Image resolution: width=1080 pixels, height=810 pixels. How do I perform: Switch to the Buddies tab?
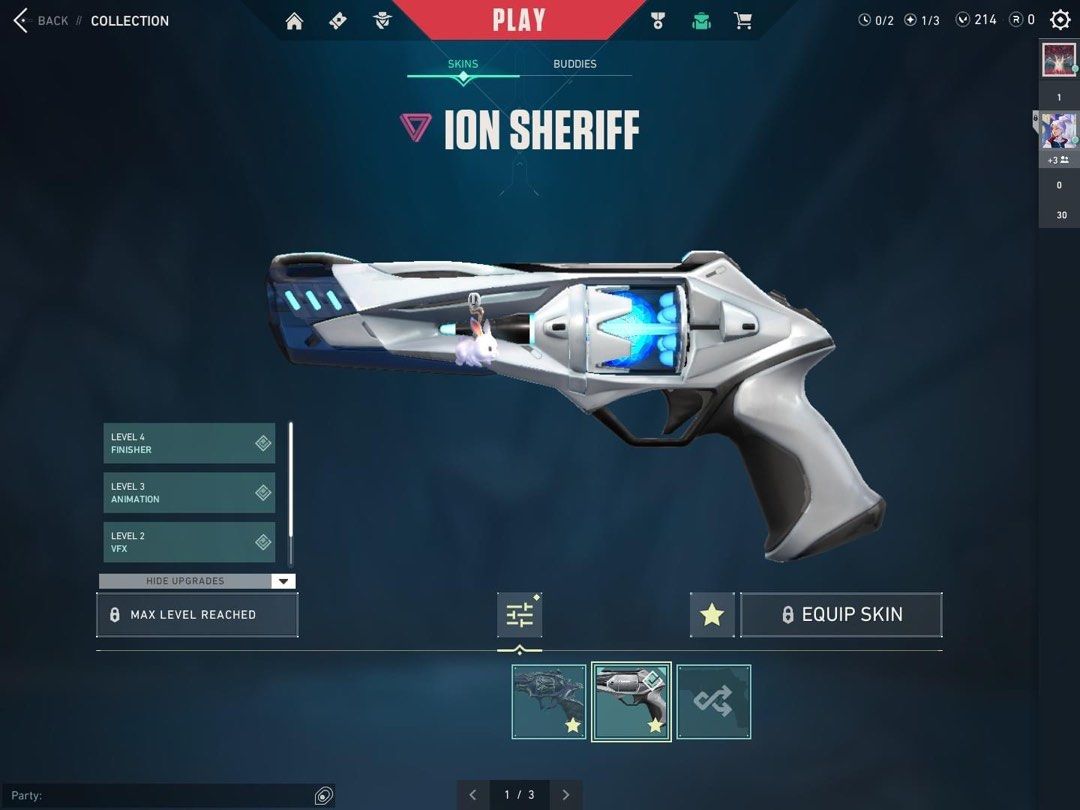tap(575, 64)
